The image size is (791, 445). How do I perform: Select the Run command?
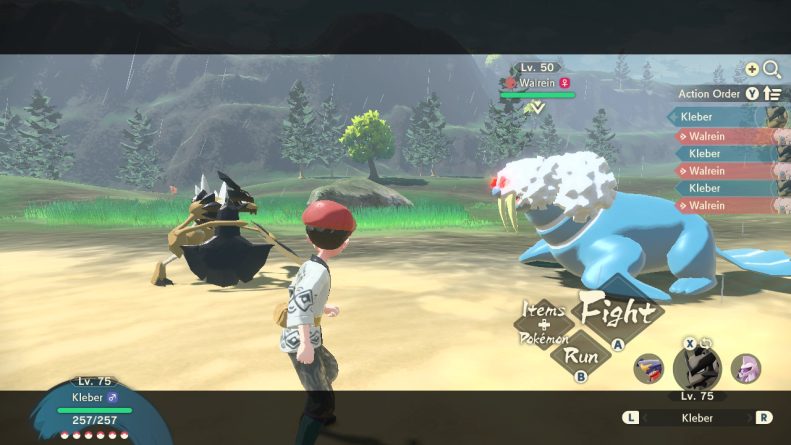581,356
